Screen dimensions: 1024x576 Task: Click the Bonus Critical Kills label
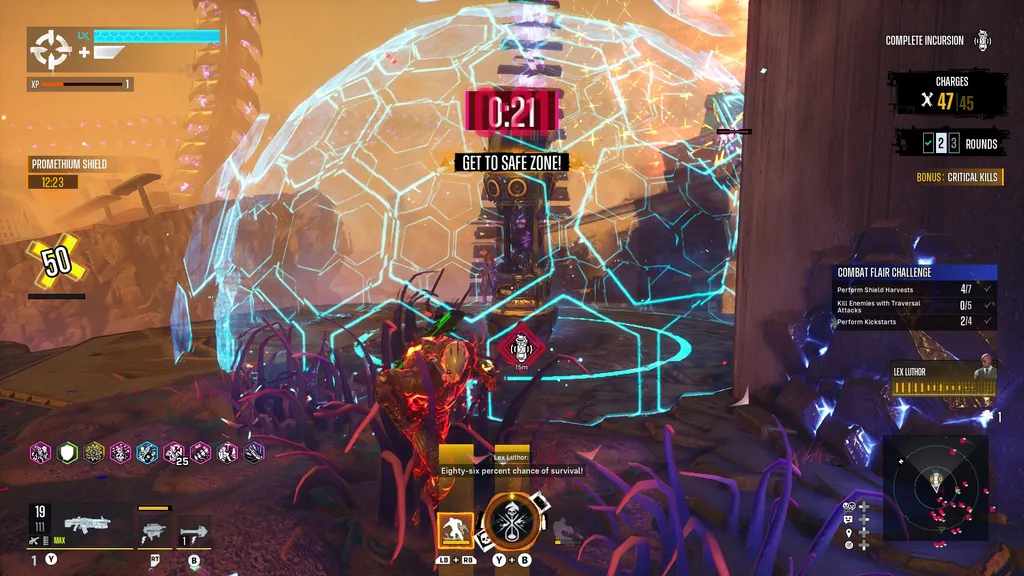[x=957, y=177]
